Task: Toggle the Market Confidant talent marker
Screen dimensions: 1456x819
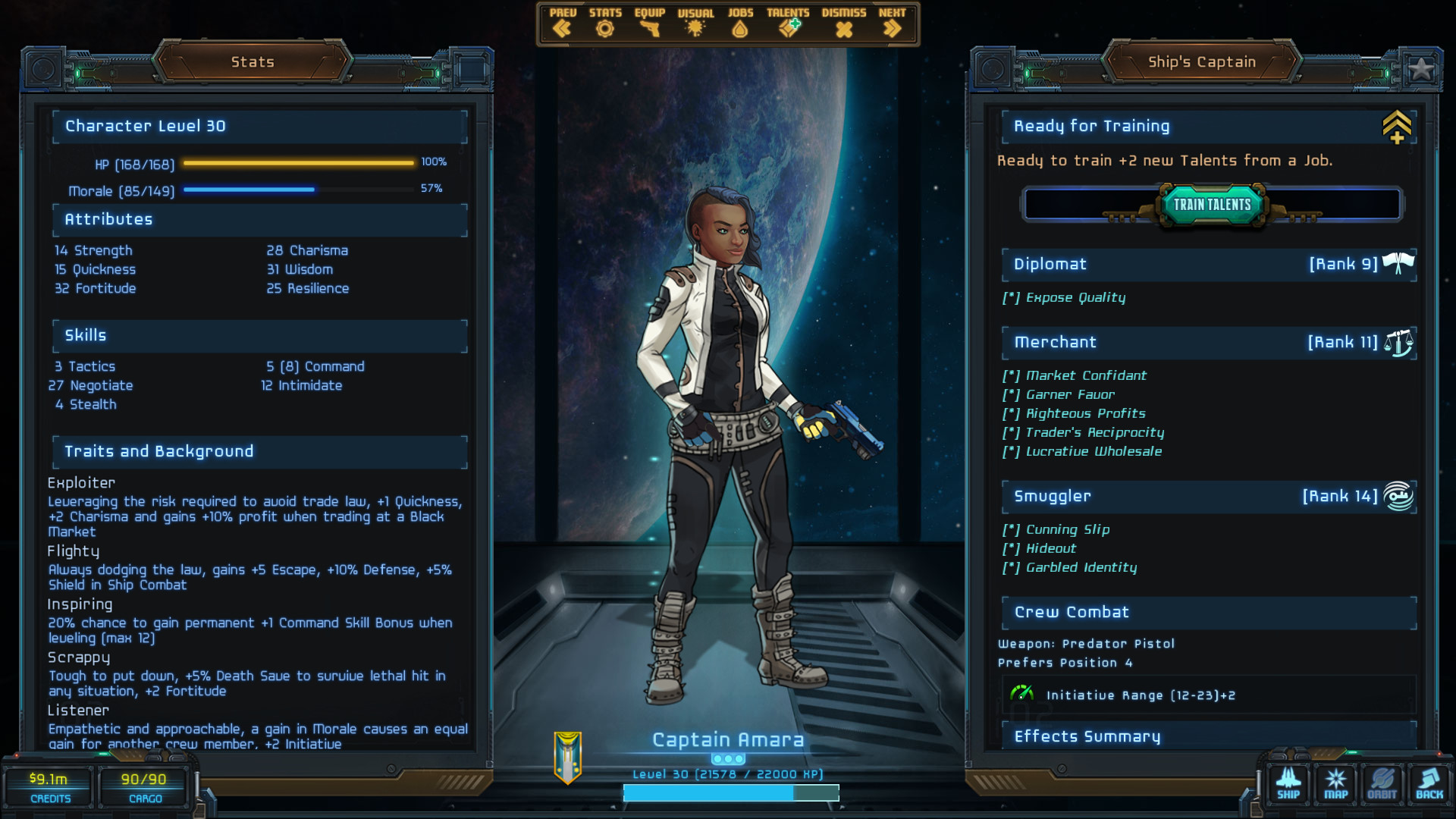Action: pos(1010,375)
